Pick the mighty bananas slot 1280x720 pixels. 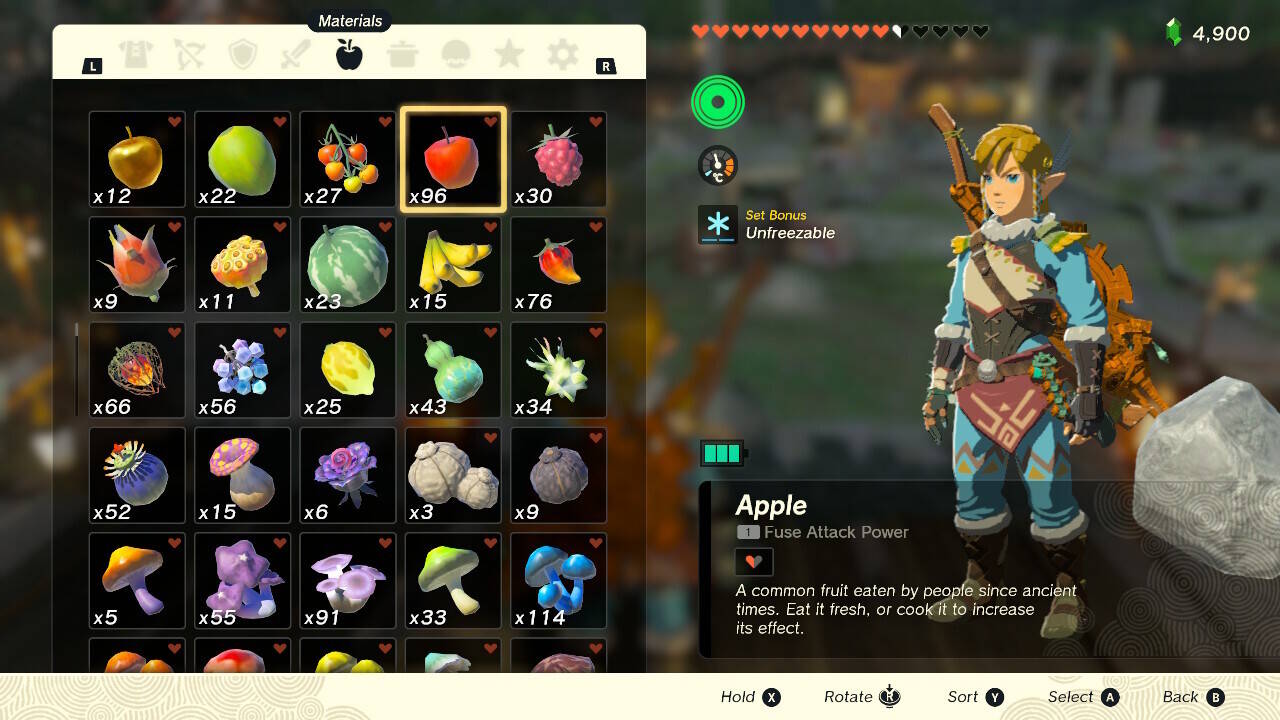[x=453, y=265]
